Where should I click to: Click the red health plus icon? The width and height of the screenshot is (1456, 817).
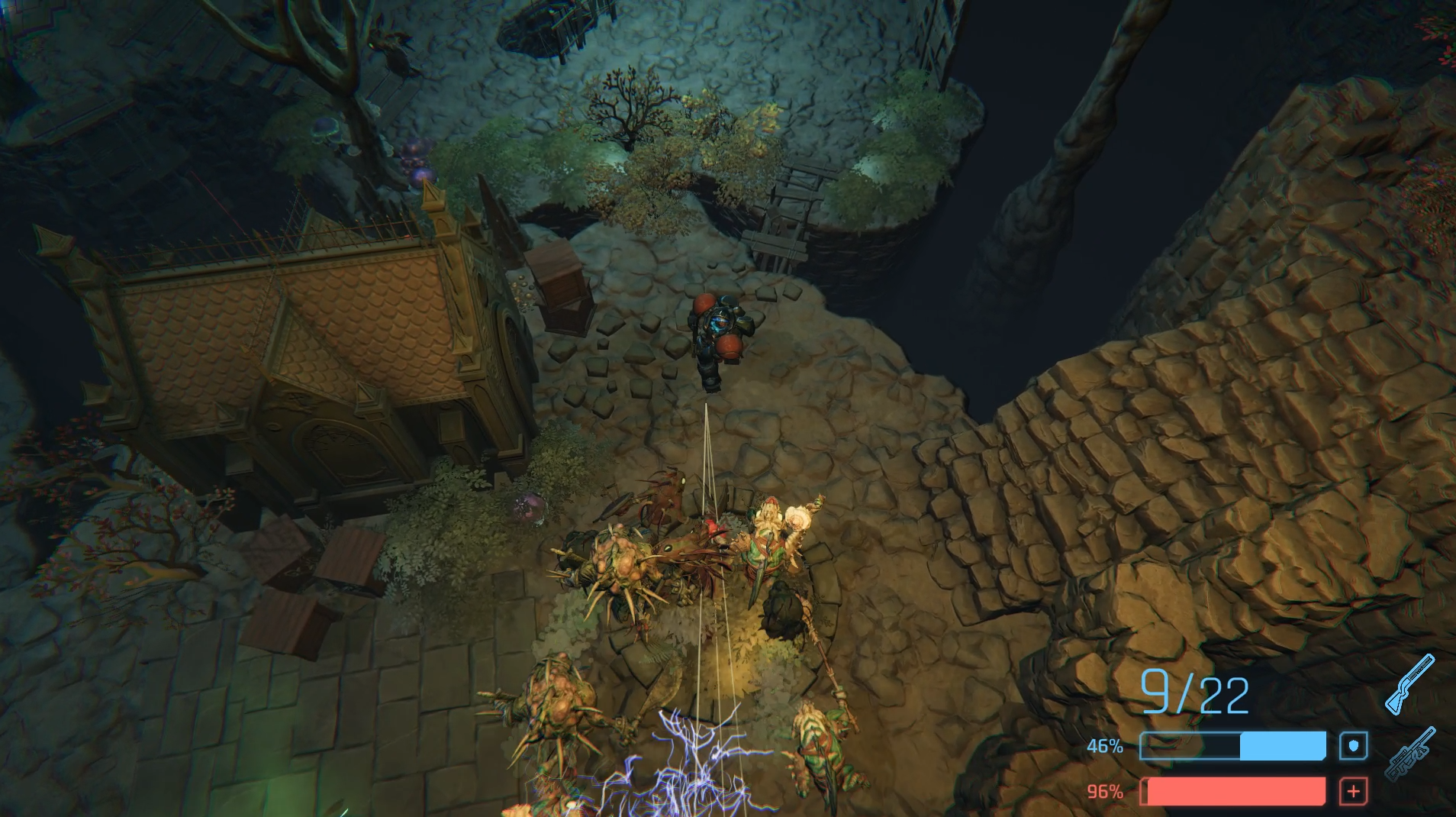pos(1353,792)
